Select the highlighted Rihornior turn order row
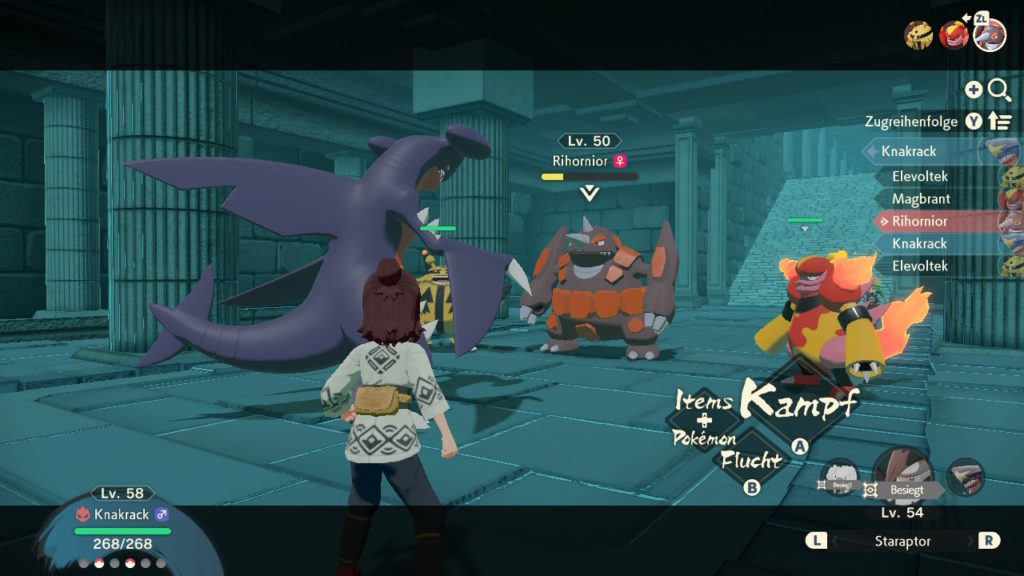This screenshot has width=1024, height=576. coord(920,221)
